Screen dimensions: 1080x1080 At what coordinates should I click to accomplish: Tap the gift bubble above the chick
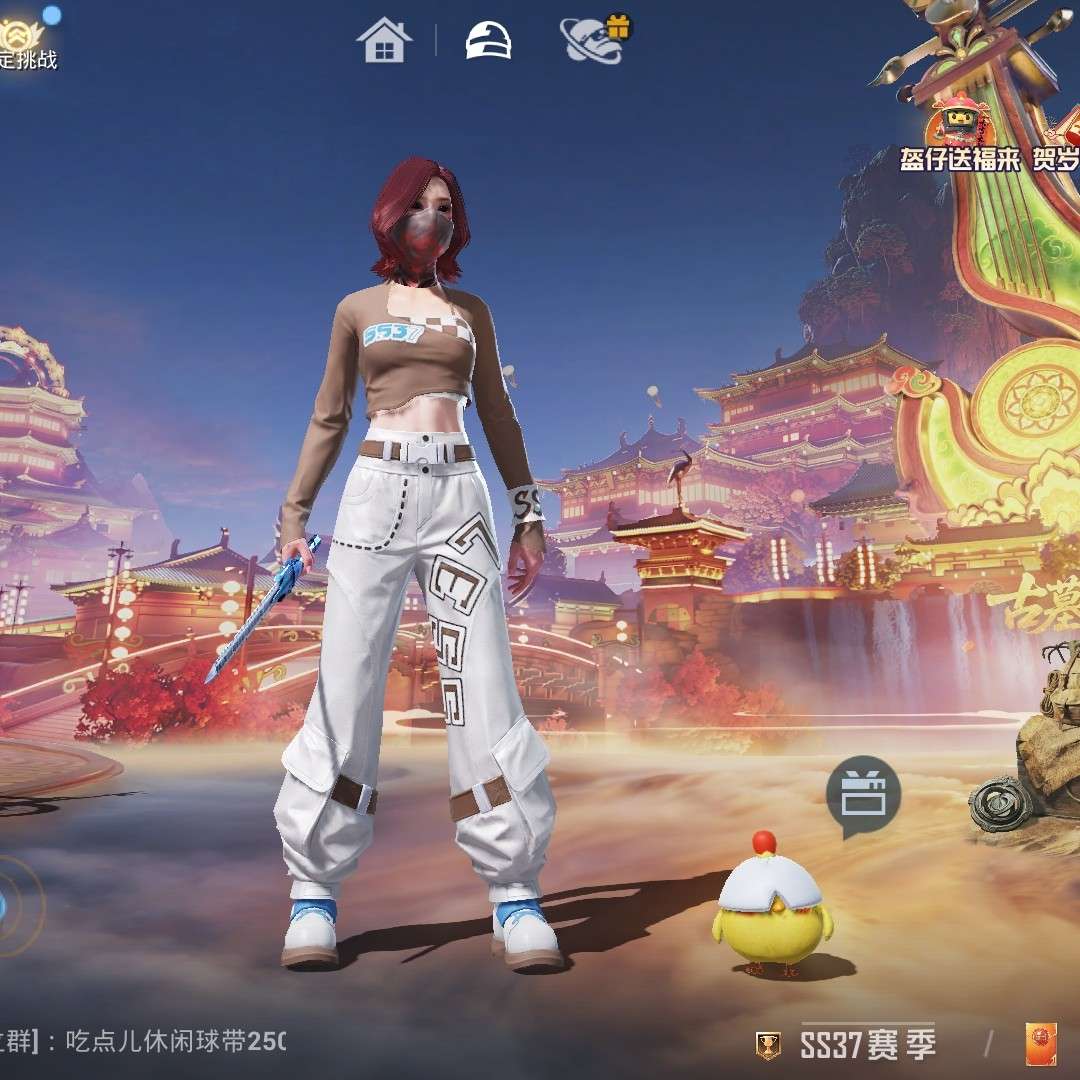pyautogui.click(x=863, y=794)
